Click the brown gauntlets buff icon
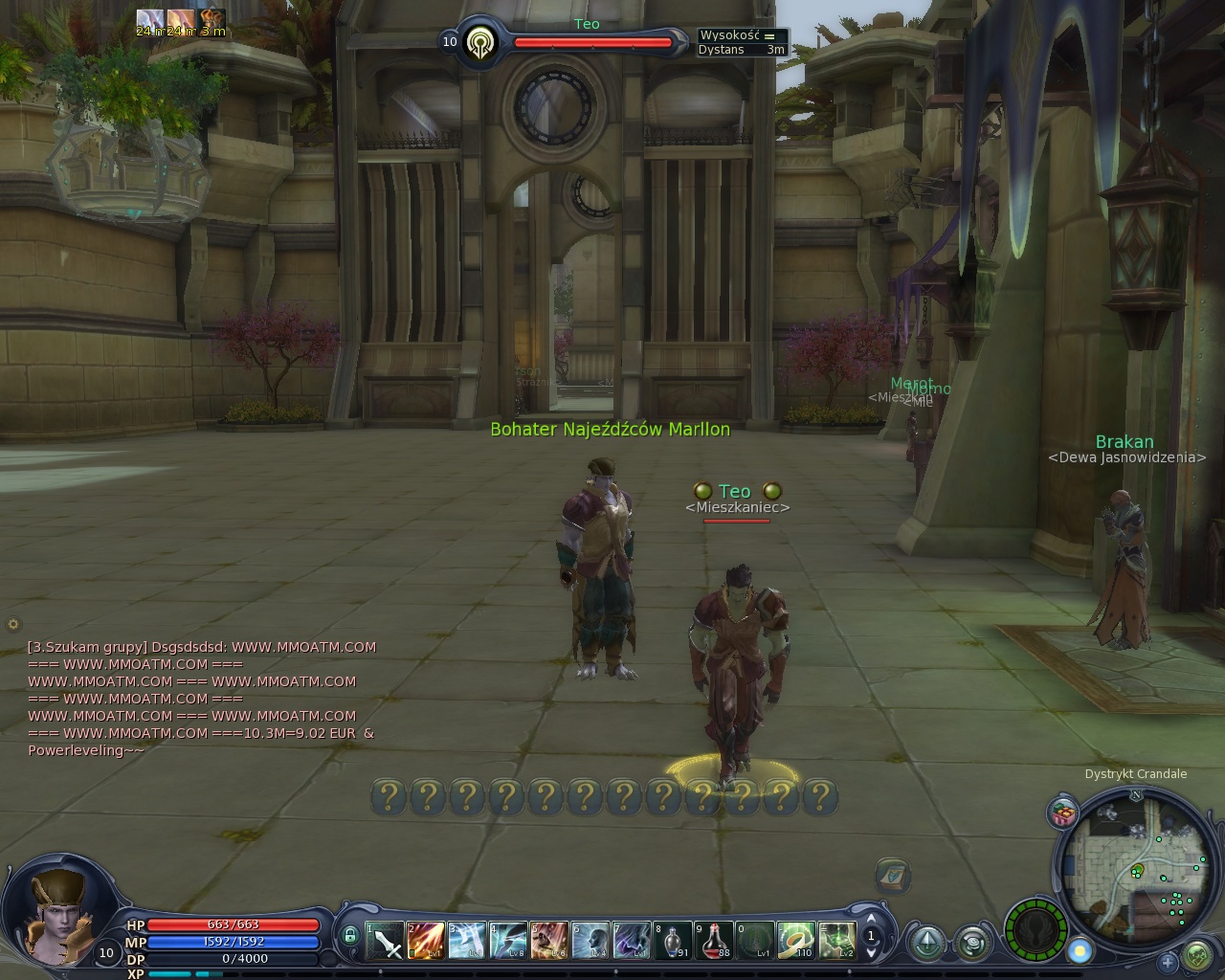 212,19
